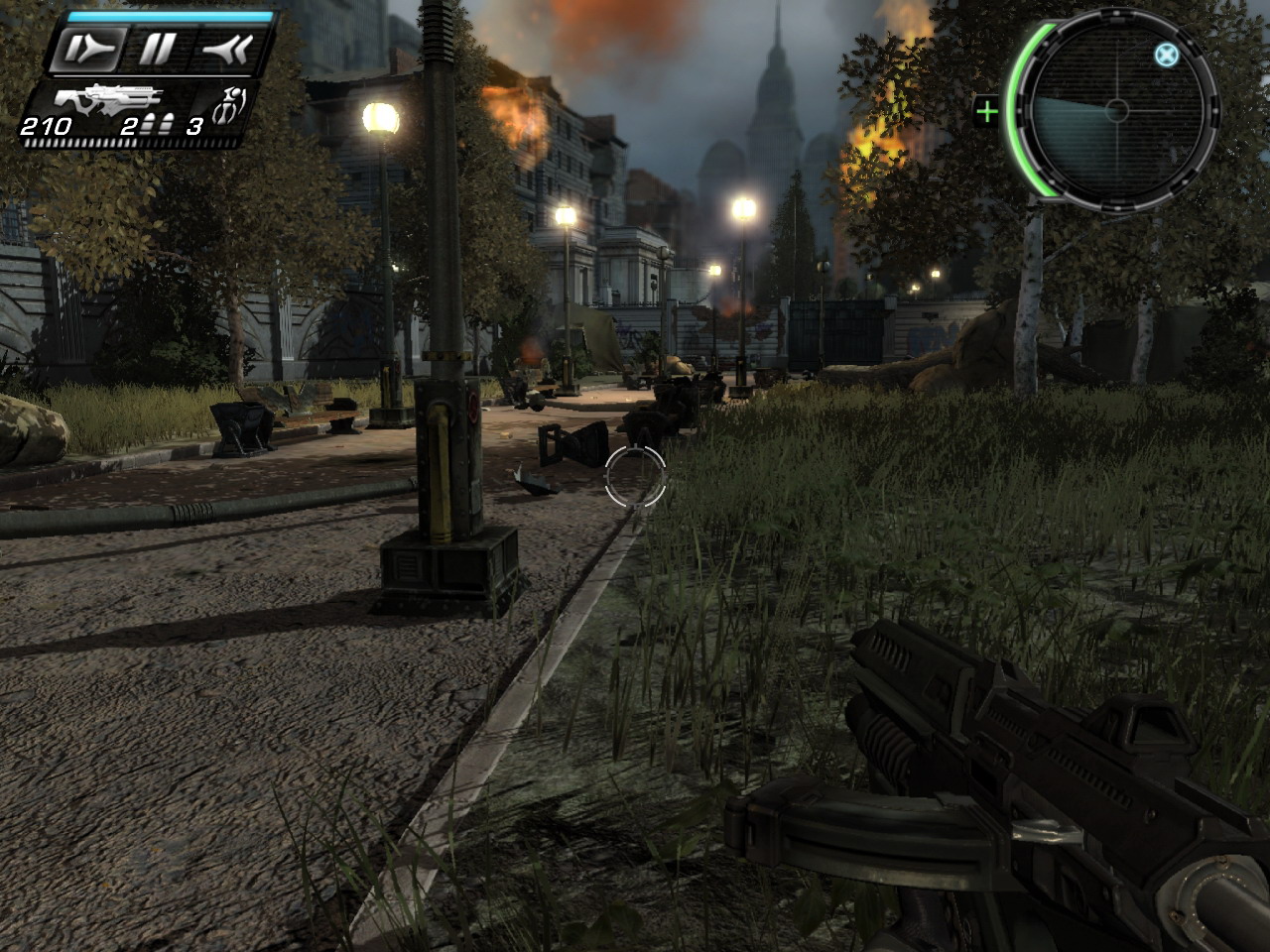Click the green plus health icon

pyautogui.click(x=986, y=110)
